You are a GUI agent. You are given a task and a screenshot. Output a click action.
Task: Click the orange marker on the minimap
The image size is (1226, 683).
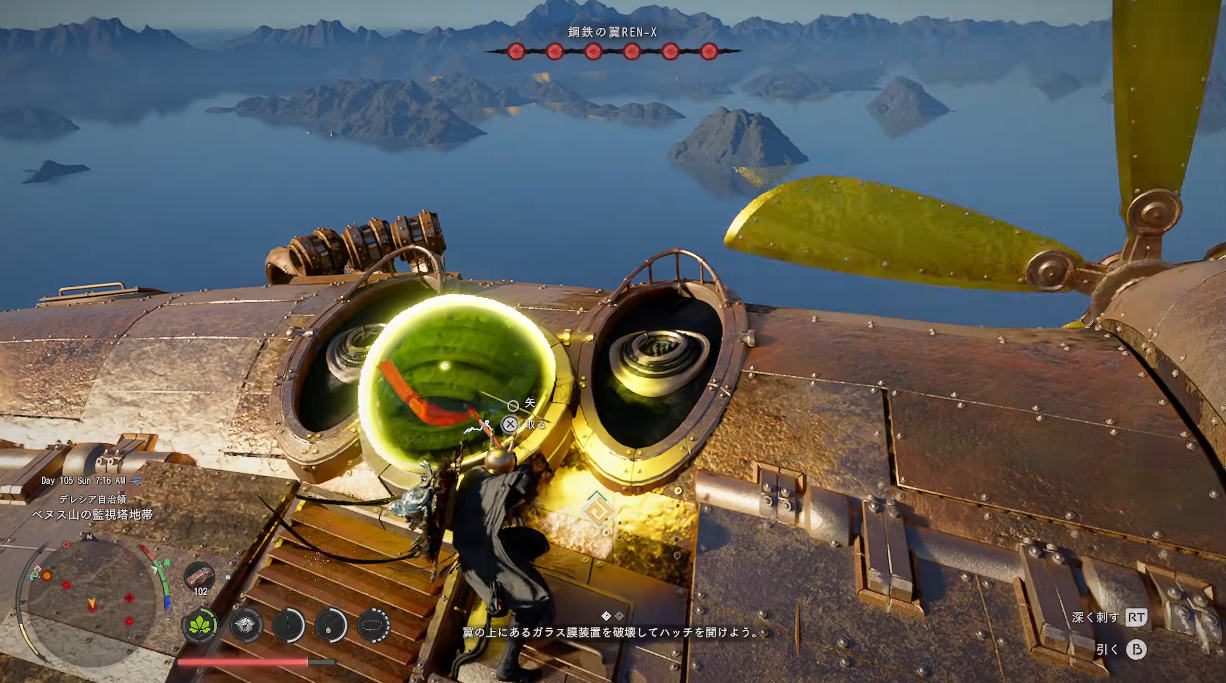46,575
